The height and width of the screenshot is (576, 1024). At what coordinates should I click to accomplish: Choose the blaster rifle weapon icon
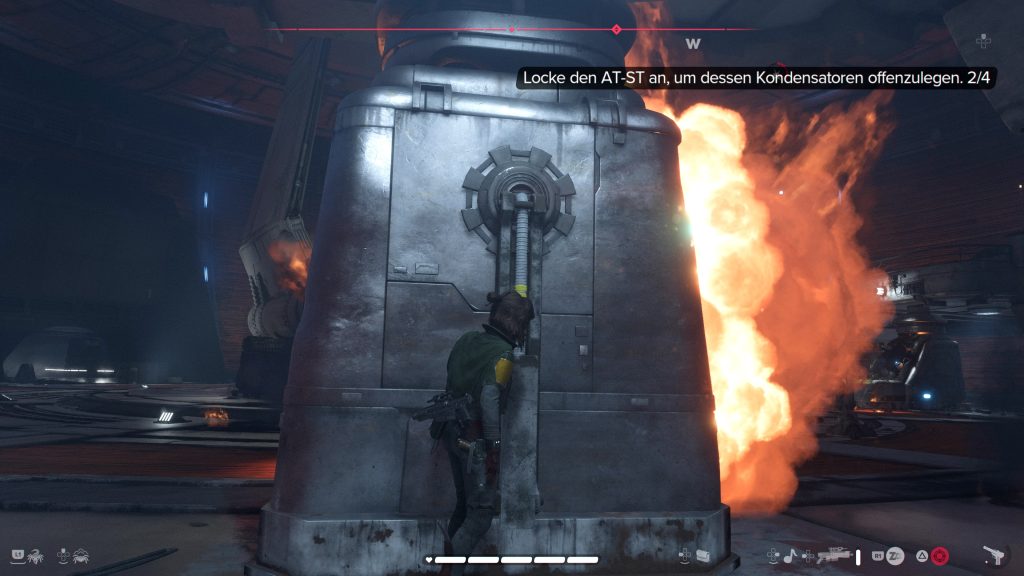833,555
